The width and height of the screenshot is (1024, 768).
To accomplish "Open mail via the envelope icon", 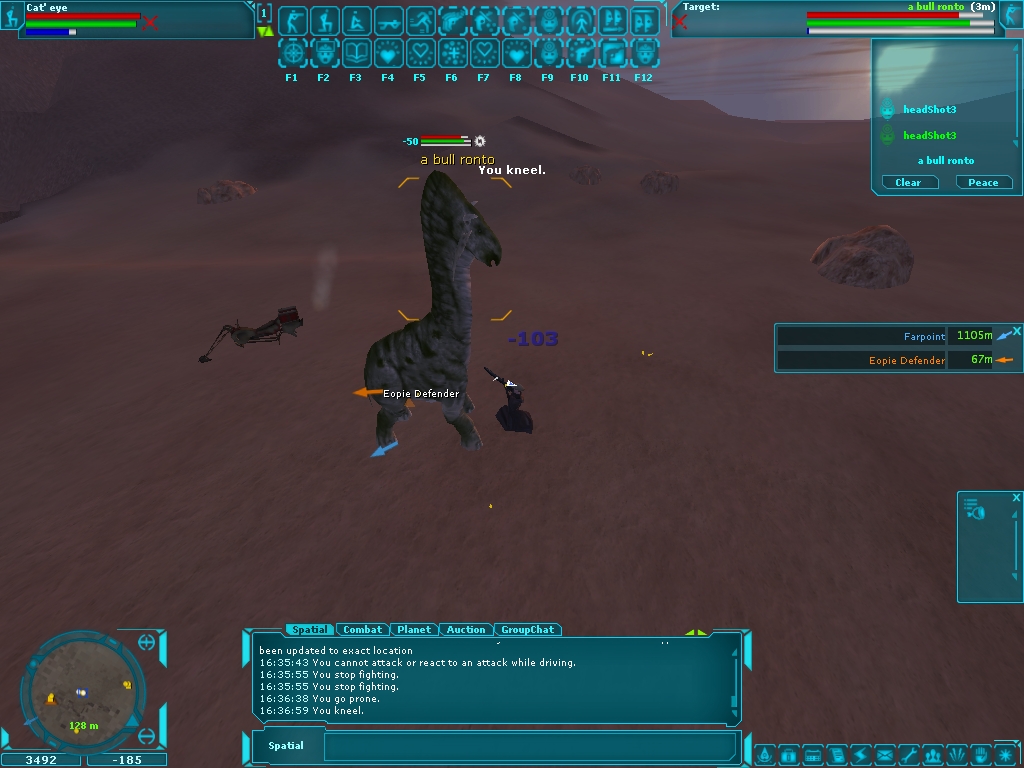I will pos(885,754).
